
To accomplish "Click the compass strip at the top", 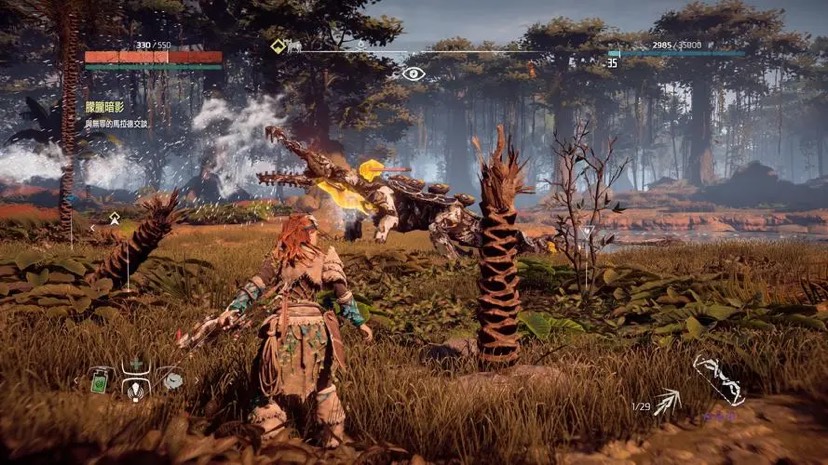I will 440,50.
